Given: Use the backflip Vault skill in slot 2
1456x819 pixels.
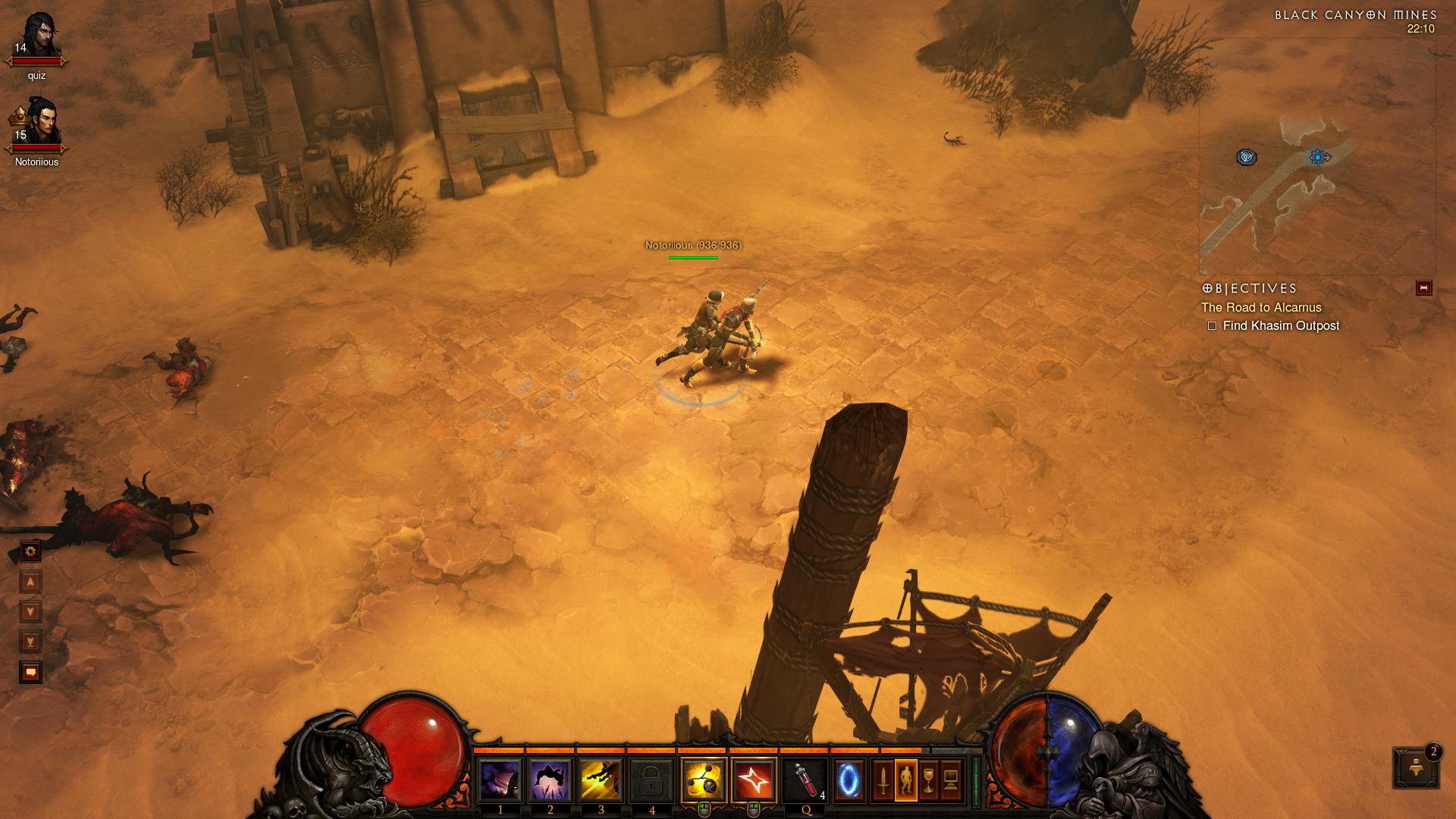Looking at the screenshot, I should click(x=551, y=780).
